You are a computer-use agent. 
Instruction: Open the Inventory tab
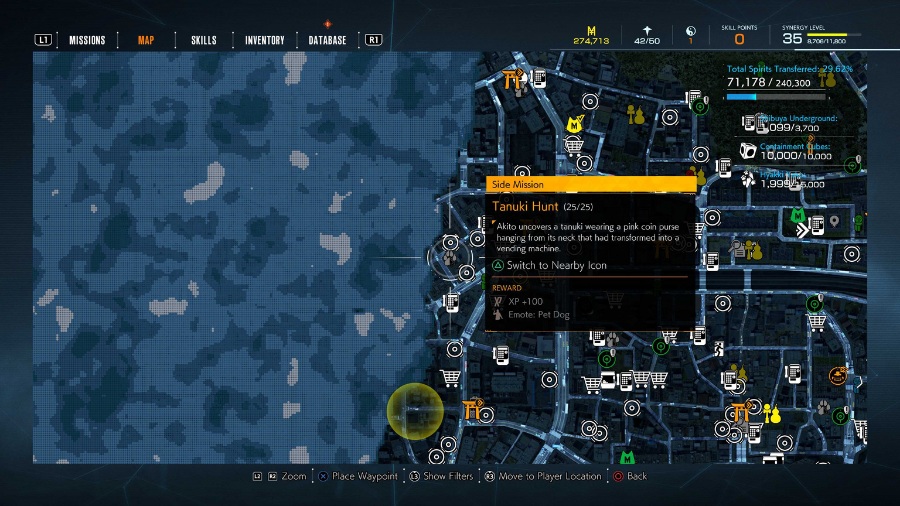click(265, 40)
